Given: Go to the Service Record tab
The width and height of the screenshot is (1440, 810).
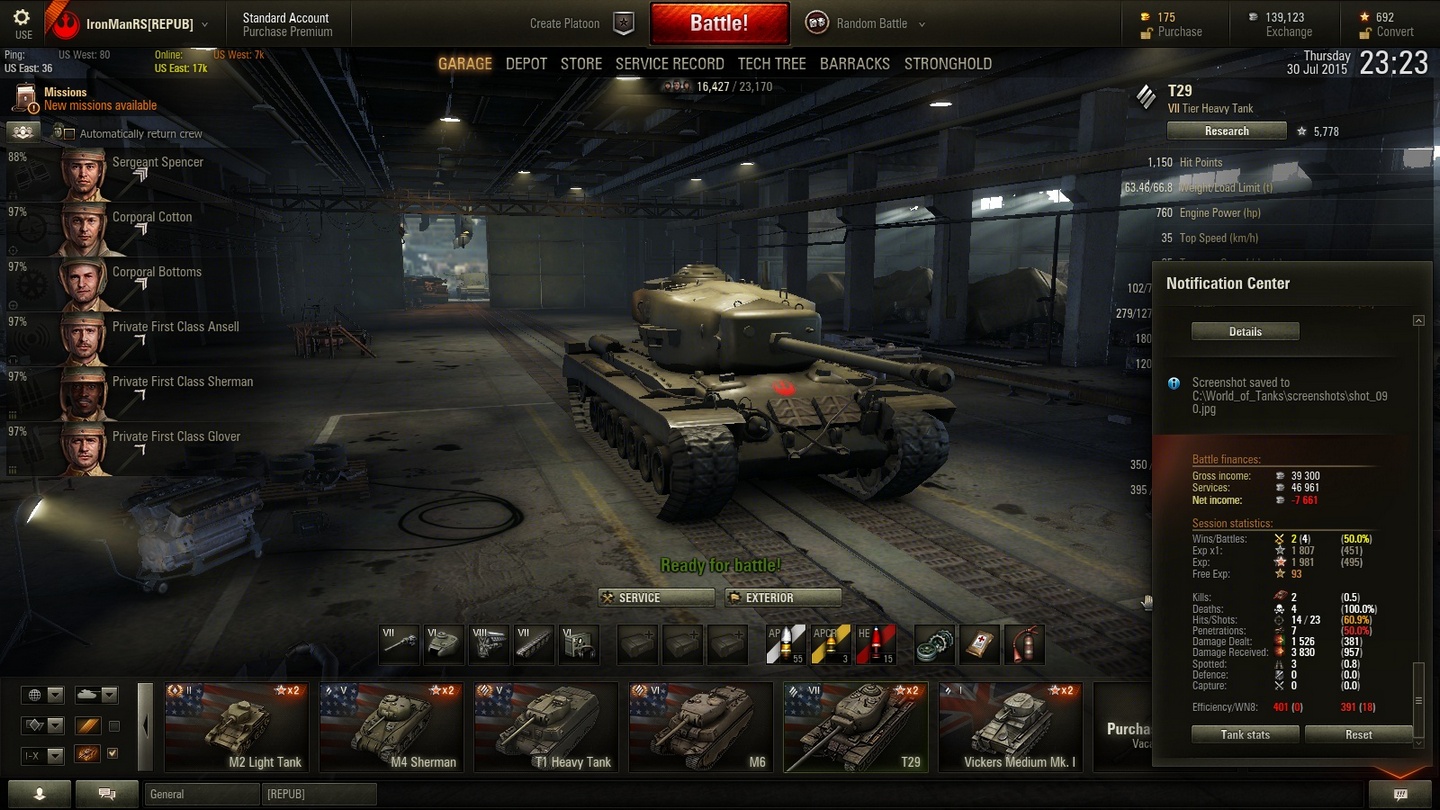Looking at the screenshot, I should [669, 64].
